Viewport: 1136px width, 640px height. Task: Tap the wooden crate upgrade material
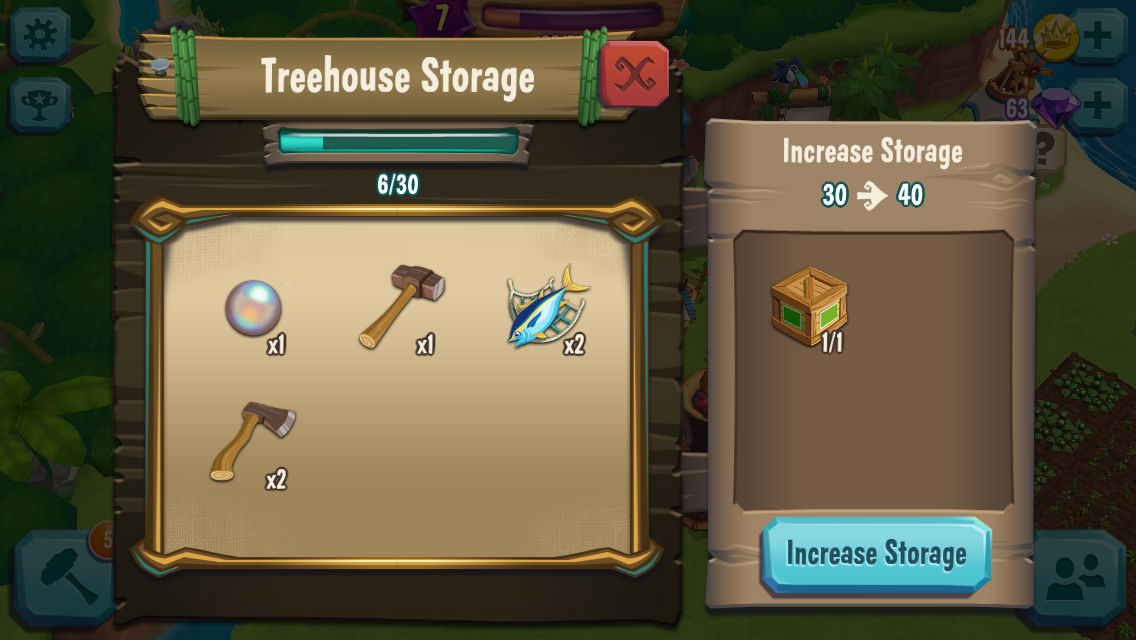coord(809,306)
